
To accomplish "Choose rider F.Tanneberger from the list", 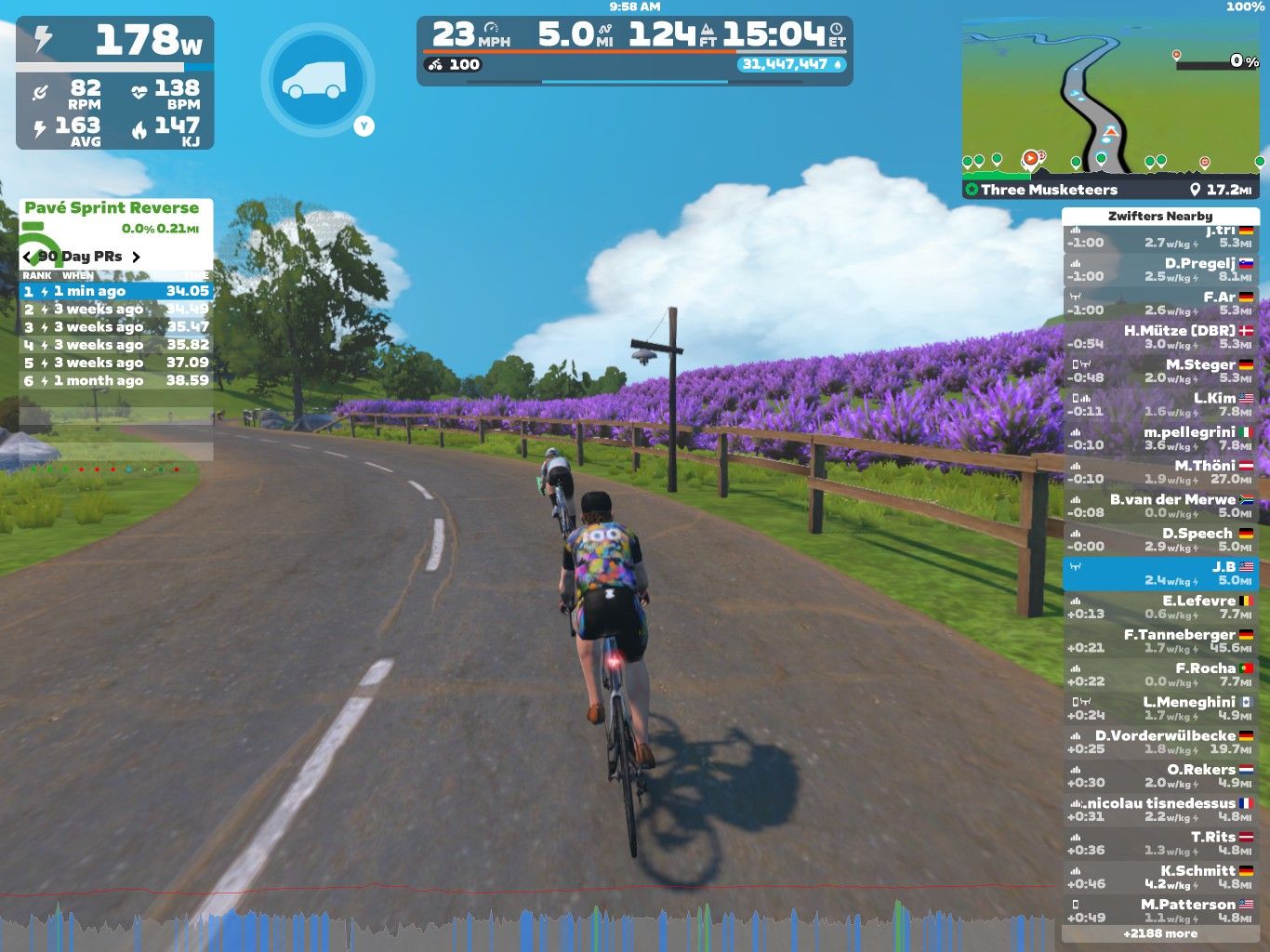I will [x=1159, y=641].
